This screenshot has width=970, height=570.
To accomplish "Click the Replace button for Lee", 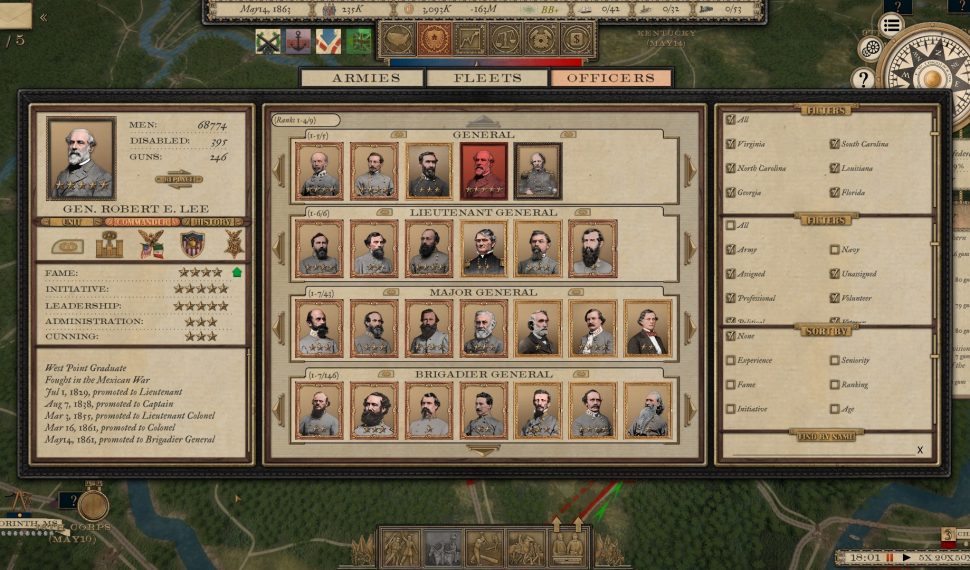I will coord(179,180).
